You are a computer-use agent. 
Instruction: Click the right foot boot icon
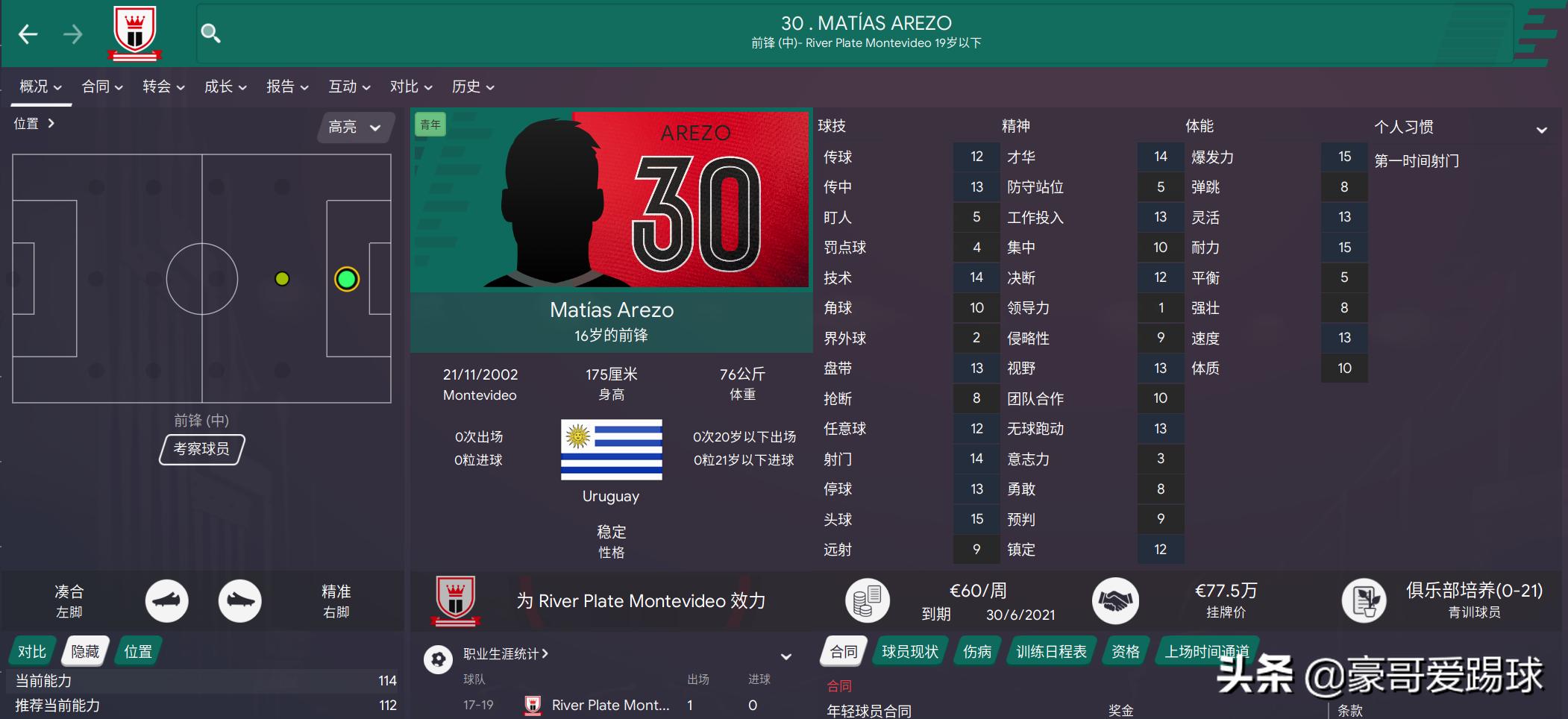pos(240,601)
